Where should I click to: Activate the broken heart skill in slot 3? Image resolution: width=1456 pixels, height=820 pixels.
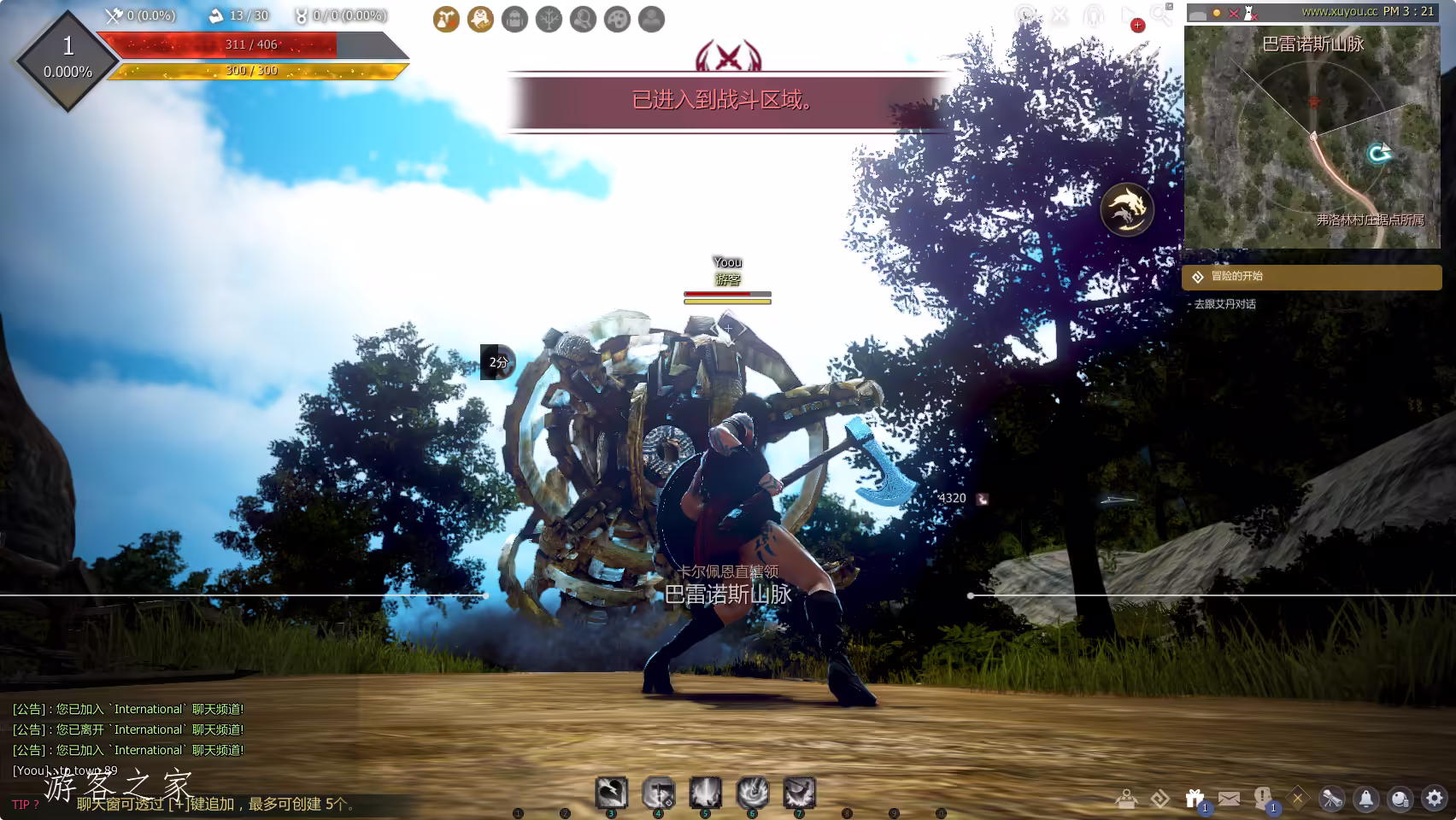(612, 793)
